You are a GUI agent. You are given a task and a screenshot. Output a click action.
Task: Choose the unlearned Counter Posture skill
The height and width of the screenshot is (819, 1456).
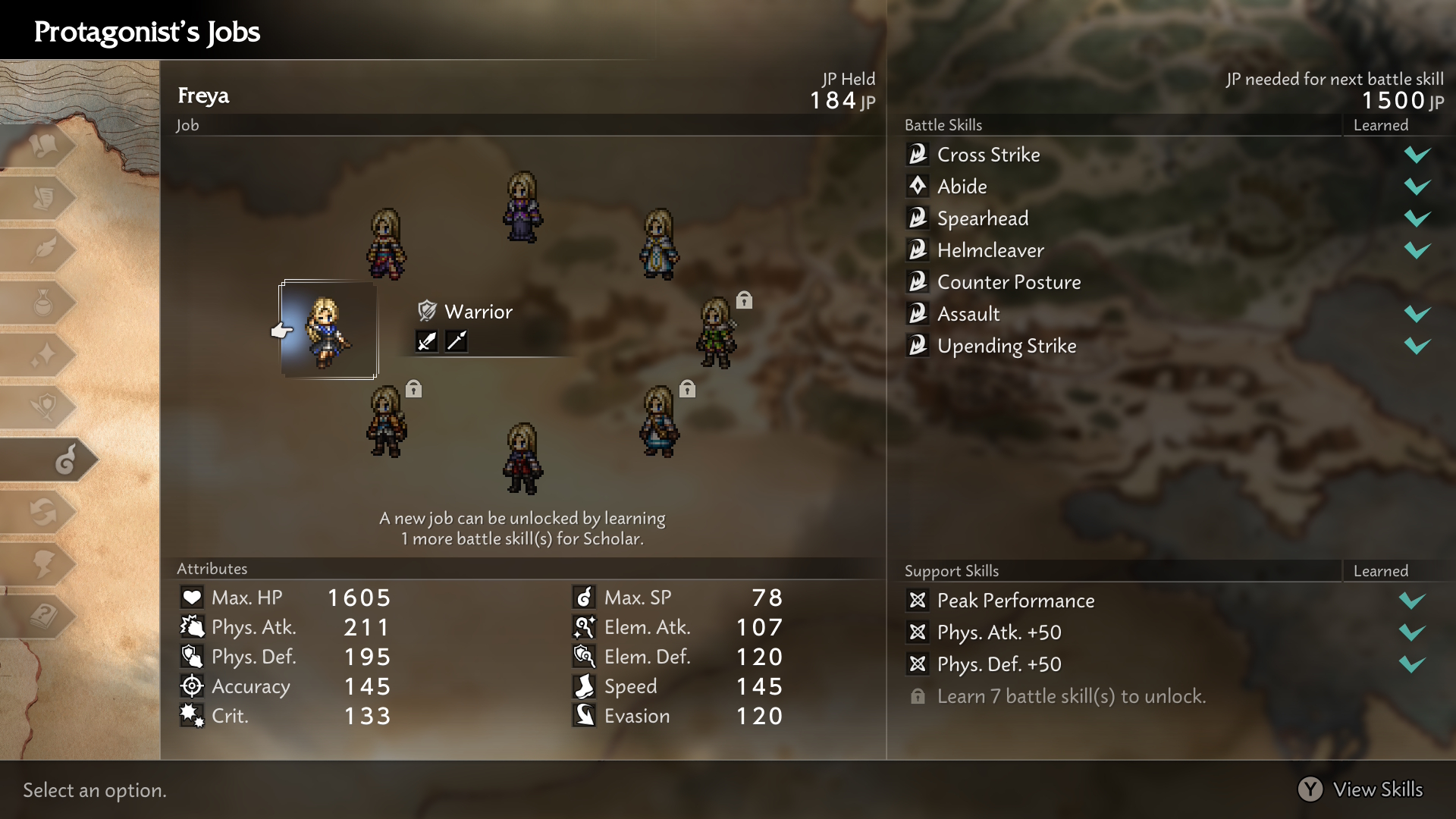click(x=1009, y=282)
